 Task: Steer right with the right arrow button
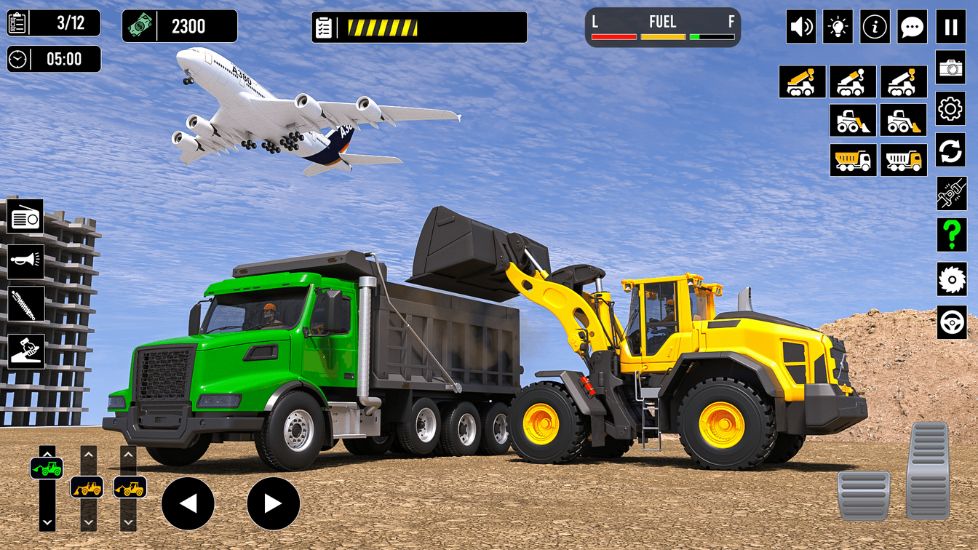[273, 503]
